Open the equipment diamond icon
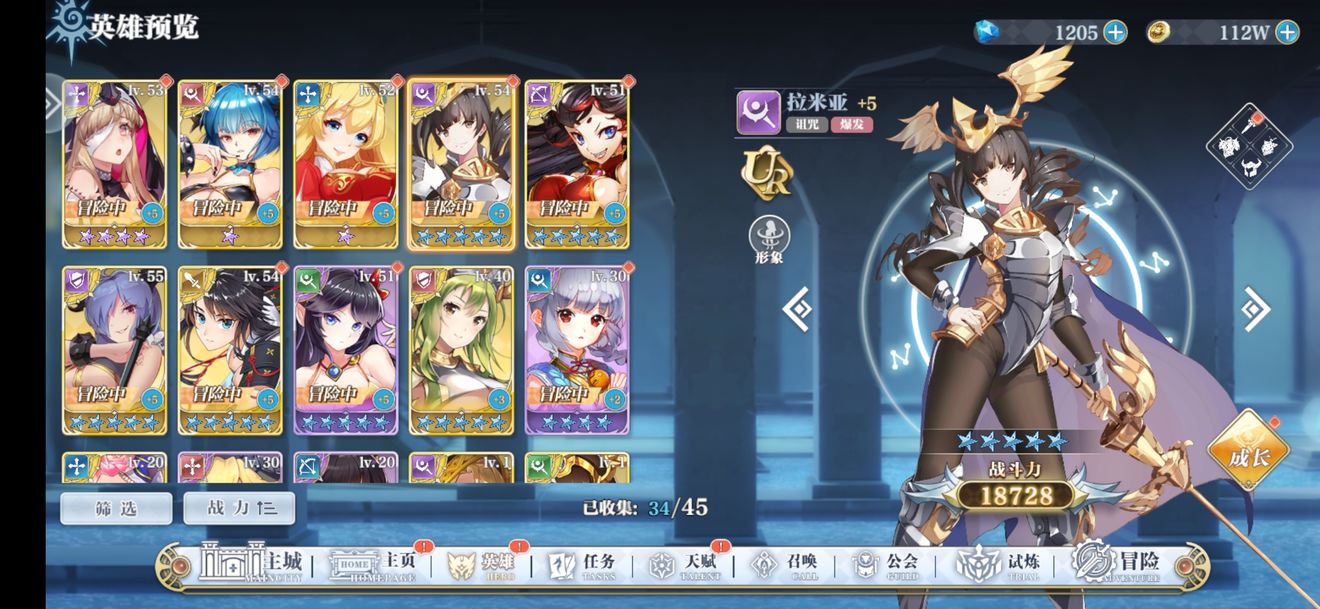This screenshot has height=609, width=1320. 1249,146
